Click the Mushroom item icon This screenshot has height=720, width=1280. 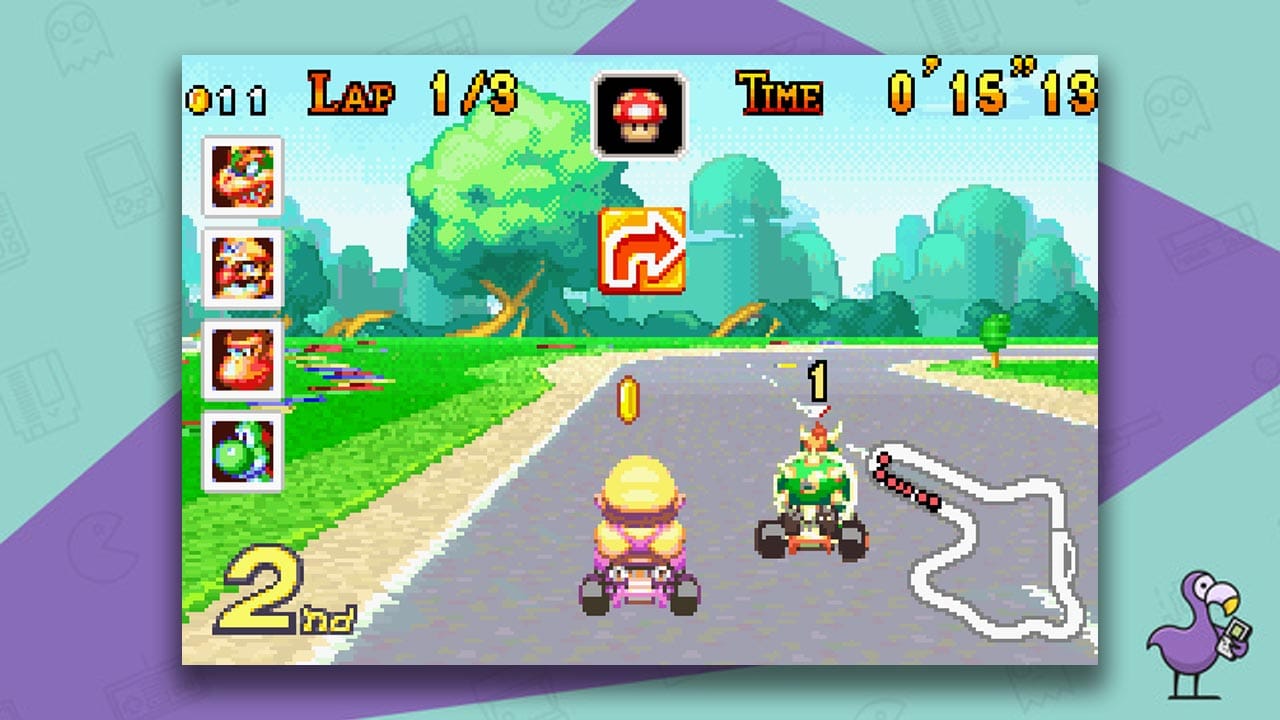pos(640,113)
